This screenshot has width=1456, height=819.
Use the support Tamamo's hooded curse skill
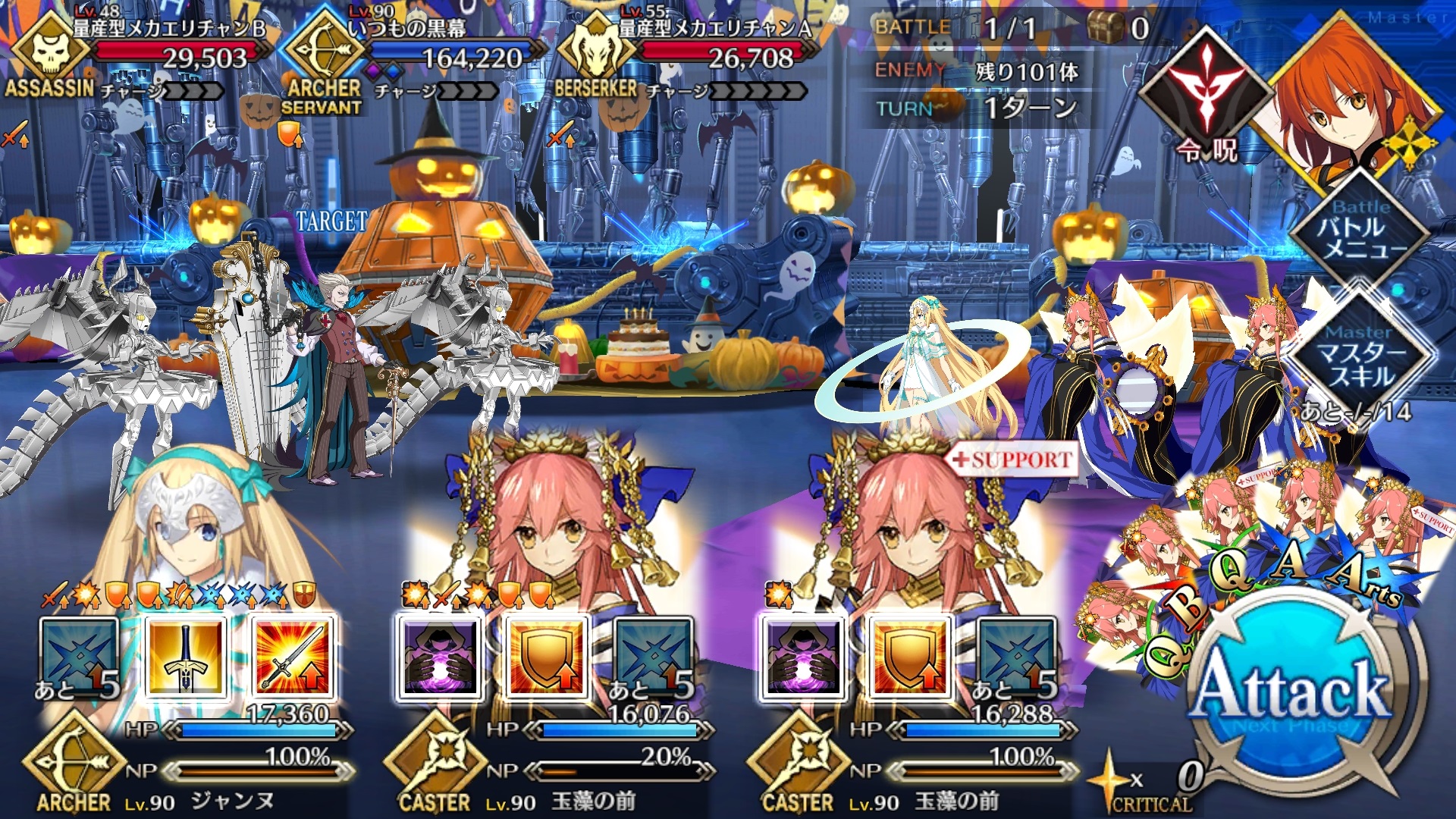pyautogui.click(x=801, y=657)
